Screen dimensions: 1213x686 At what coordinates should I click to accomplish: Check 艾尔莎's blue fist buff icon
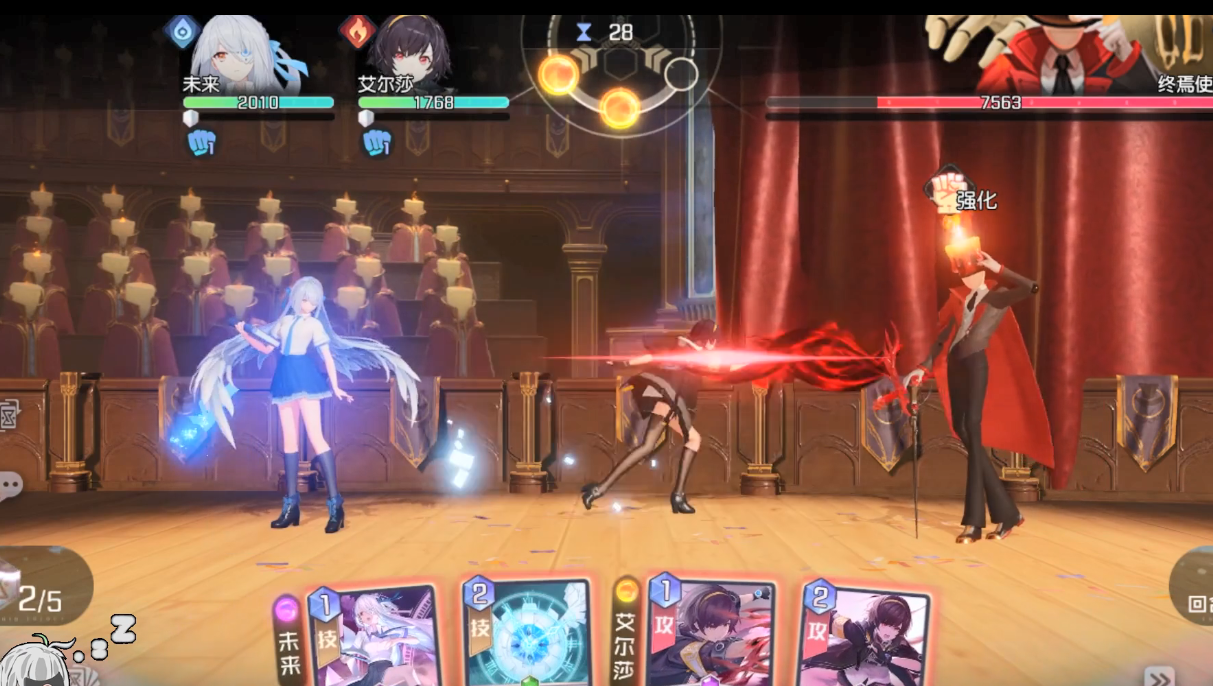point(376,143)
